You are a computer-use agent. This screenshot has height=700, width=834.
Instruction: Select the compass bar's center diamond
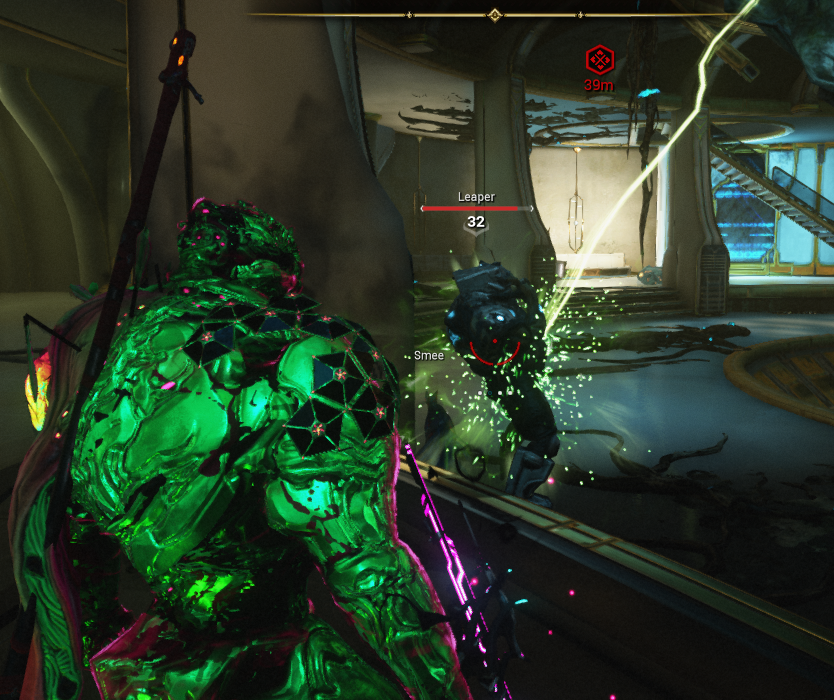tap(493, 15)
